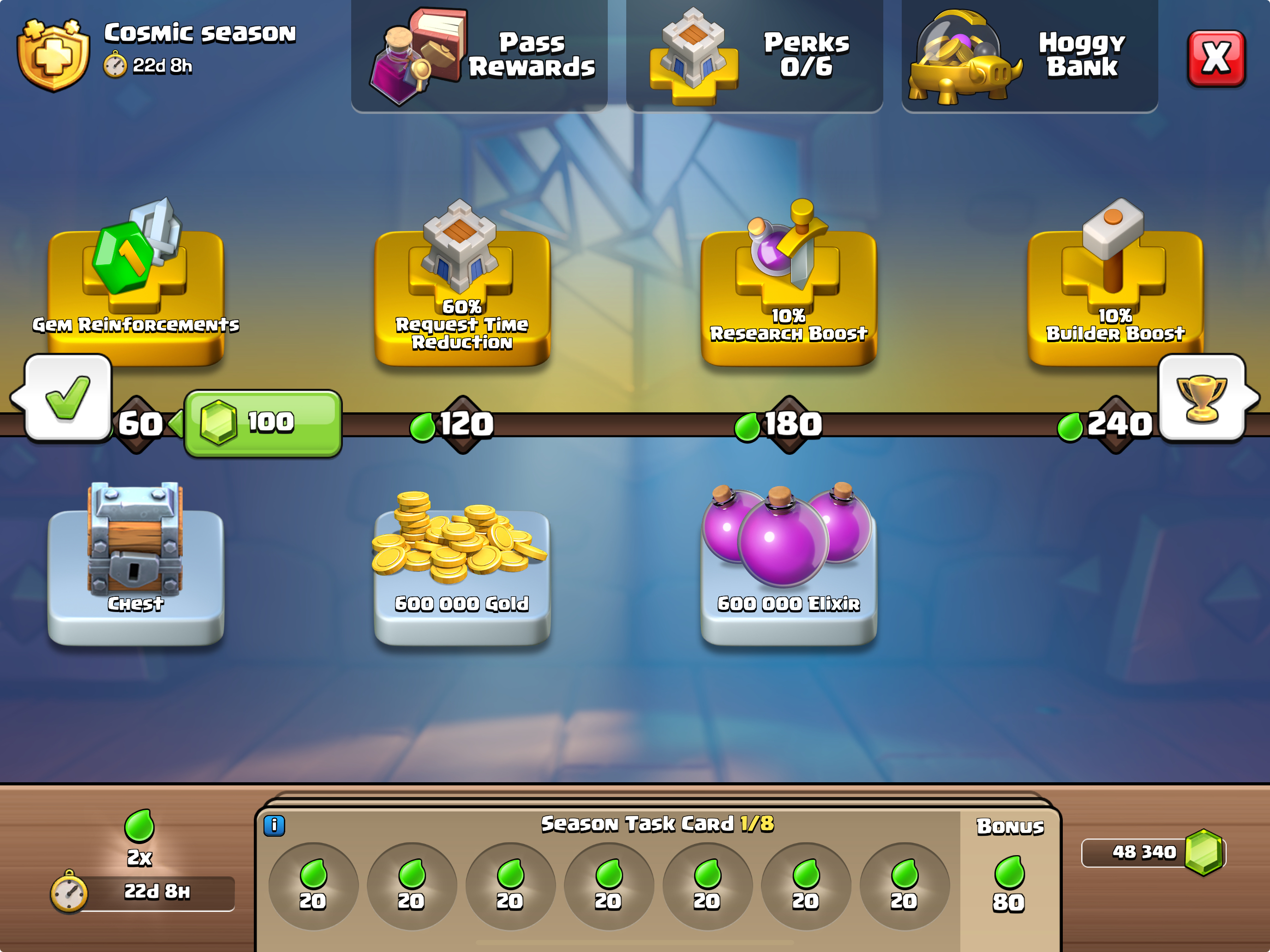The height and width of the screenshot is (952, 1270).
Task: Open the Season Task Card info button
Action: tap(274, 826)
